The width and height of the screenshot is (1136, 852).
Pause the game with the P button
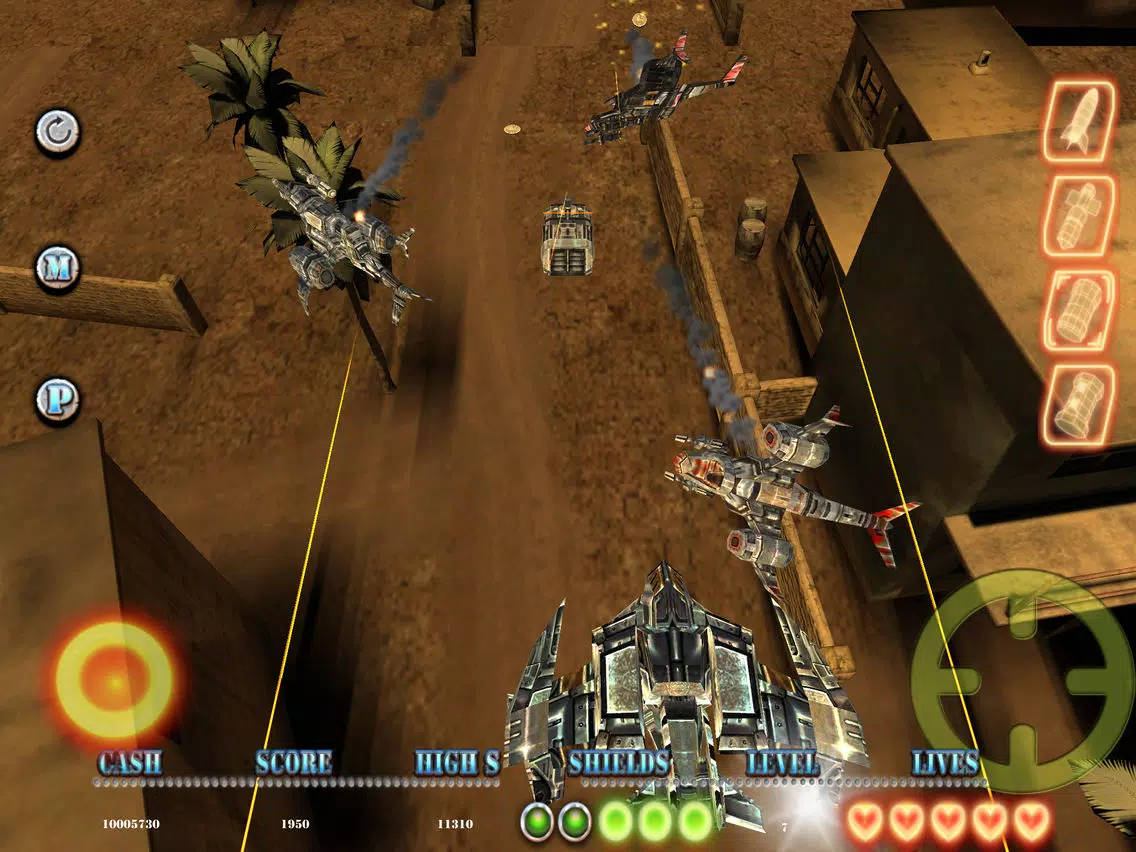[57, 400]
